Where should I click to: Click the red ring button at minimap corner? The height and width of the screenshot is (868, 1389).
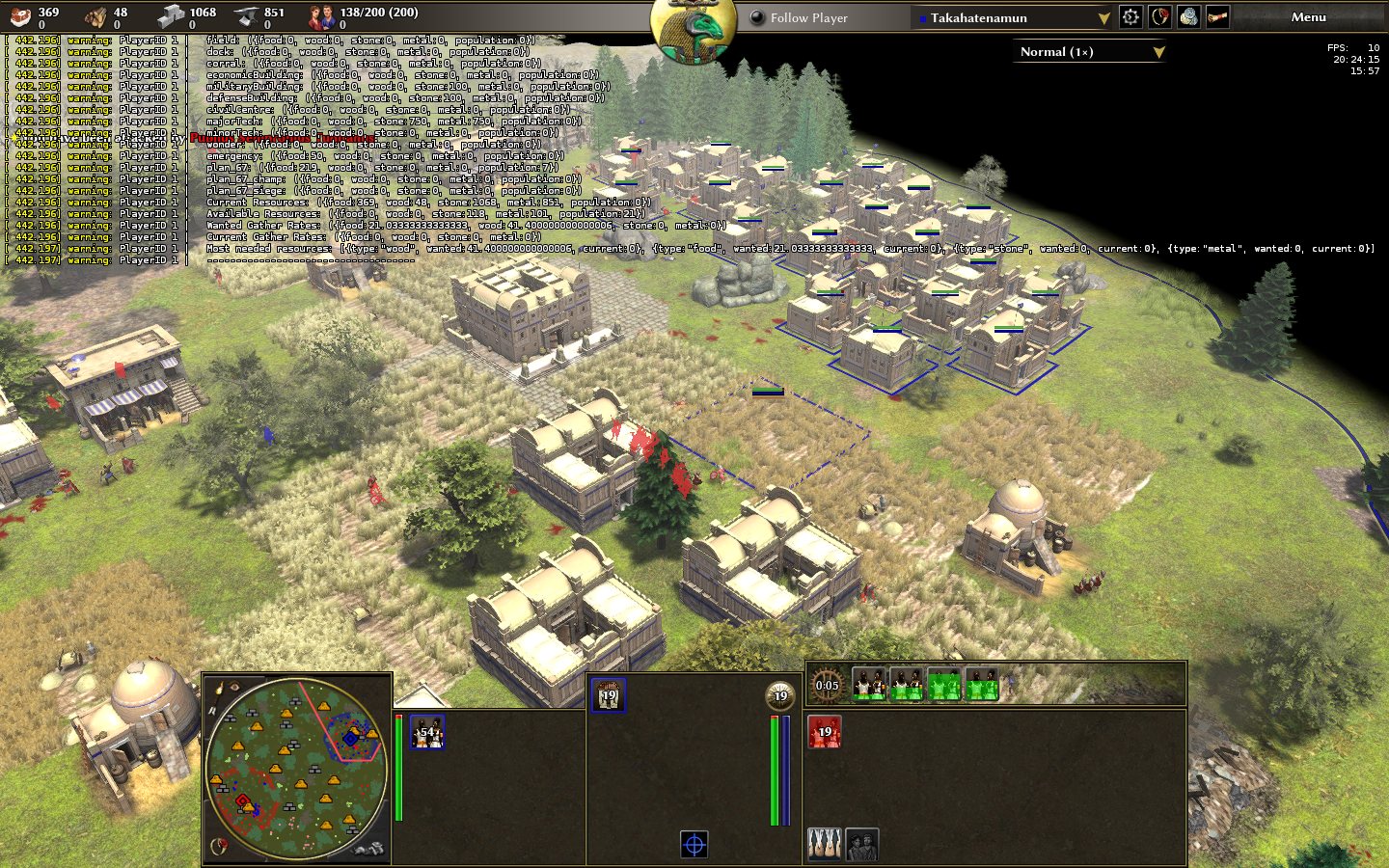(x=220, y=847)
